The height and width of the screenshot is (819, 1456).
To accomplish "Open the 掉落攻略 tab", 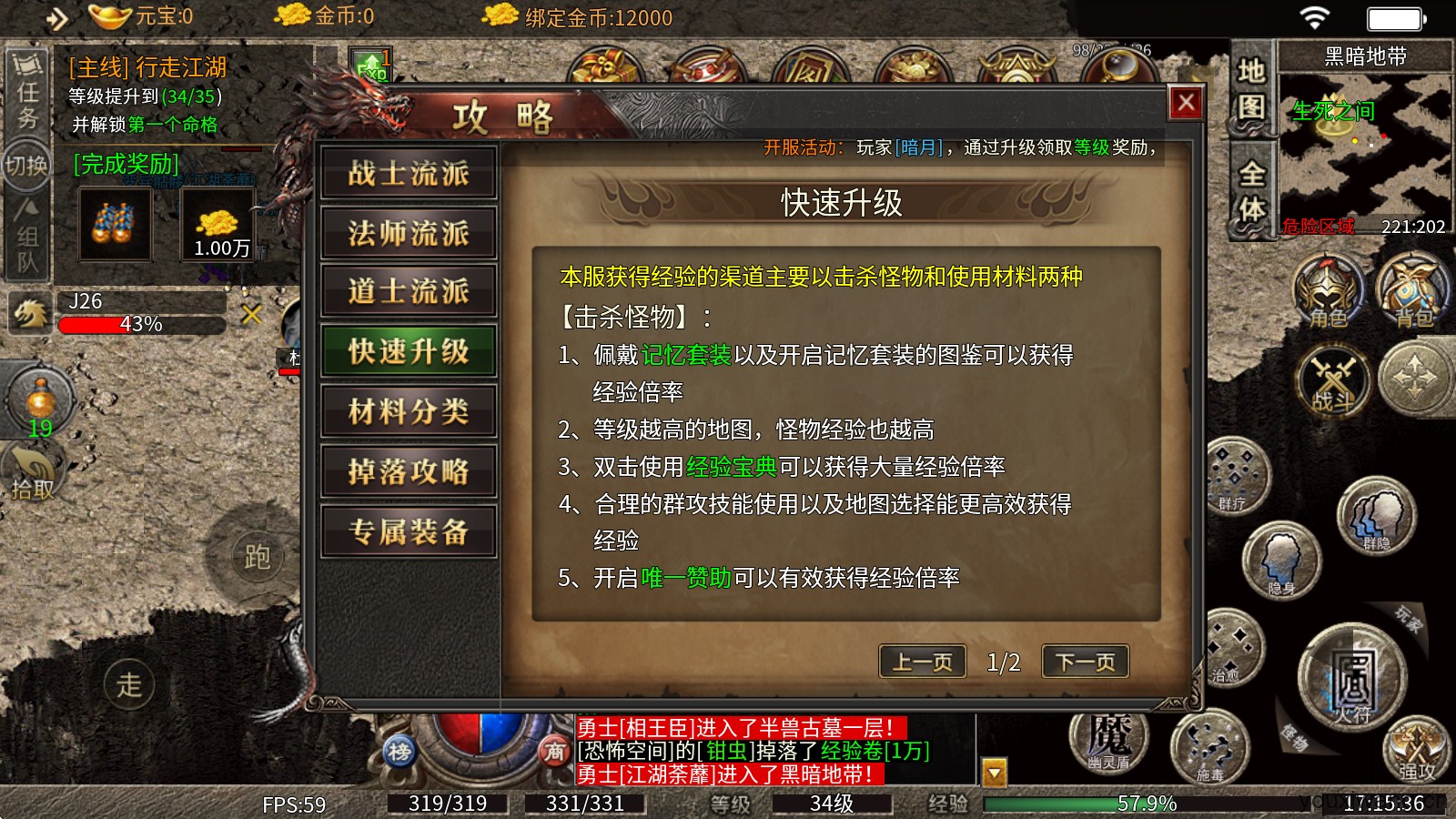I will pyautogui.click(x=408, y=471).
